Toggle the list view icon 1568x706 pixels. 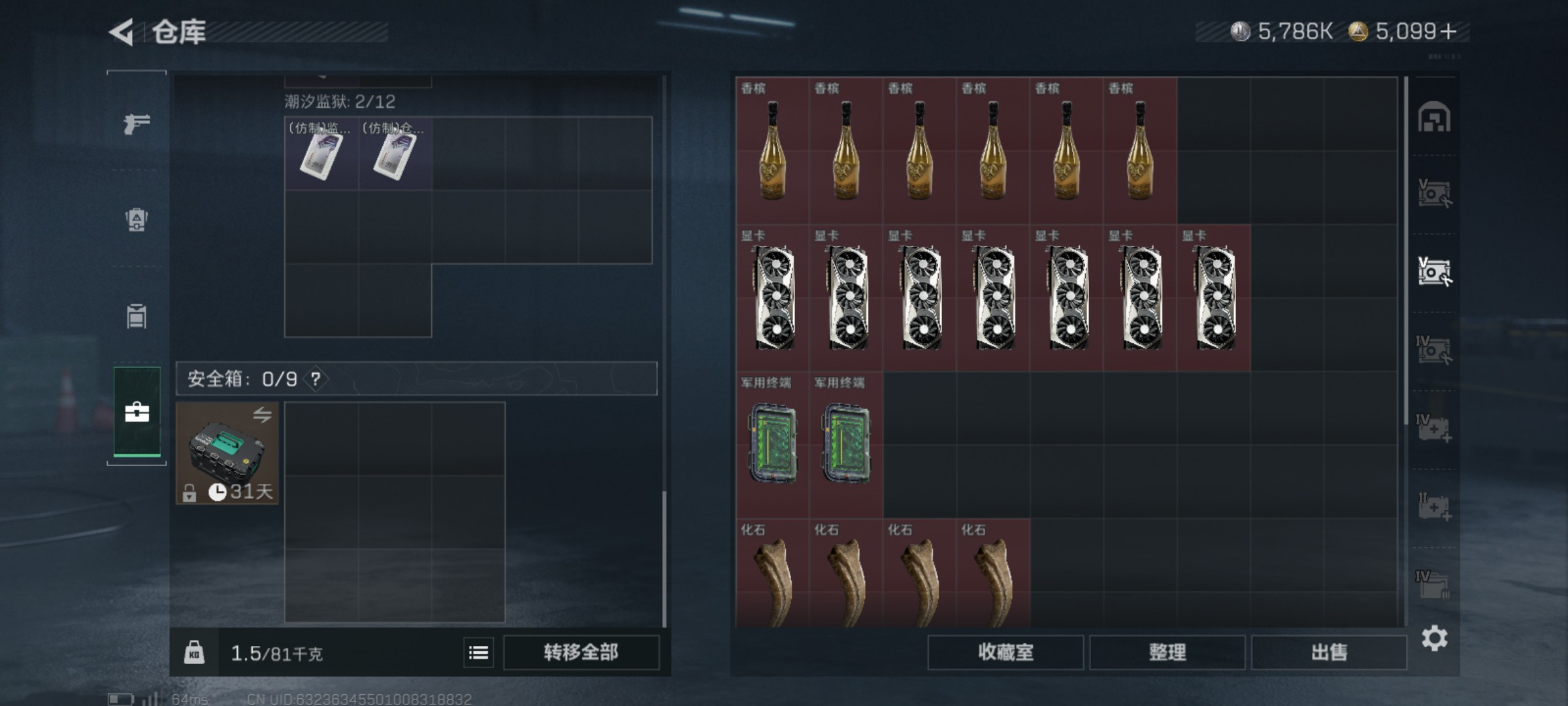[478, 652]
